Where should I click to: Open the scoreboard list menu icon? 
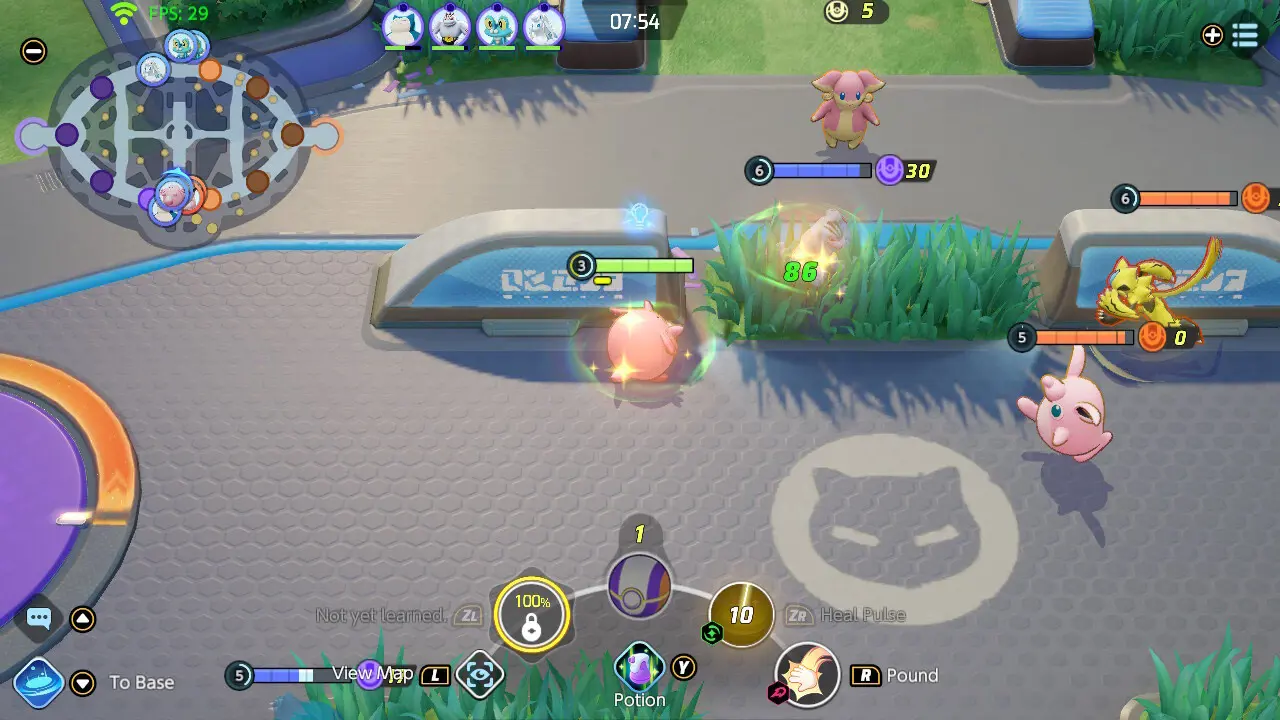click(1245, 35)
